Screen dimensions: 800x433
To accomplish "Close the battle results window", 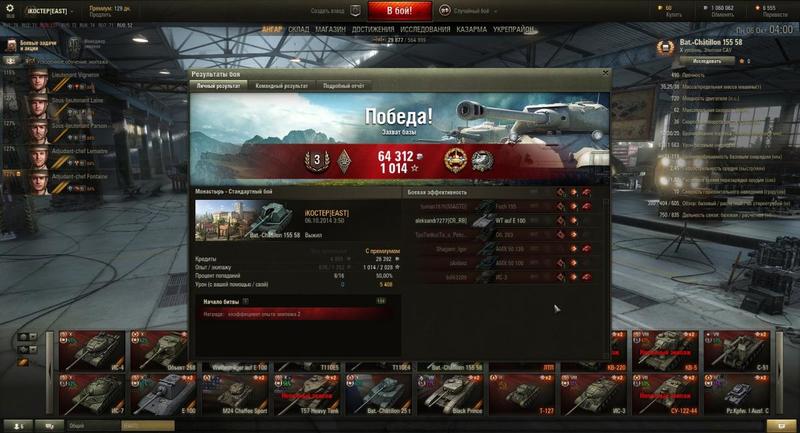I will 604,74.
